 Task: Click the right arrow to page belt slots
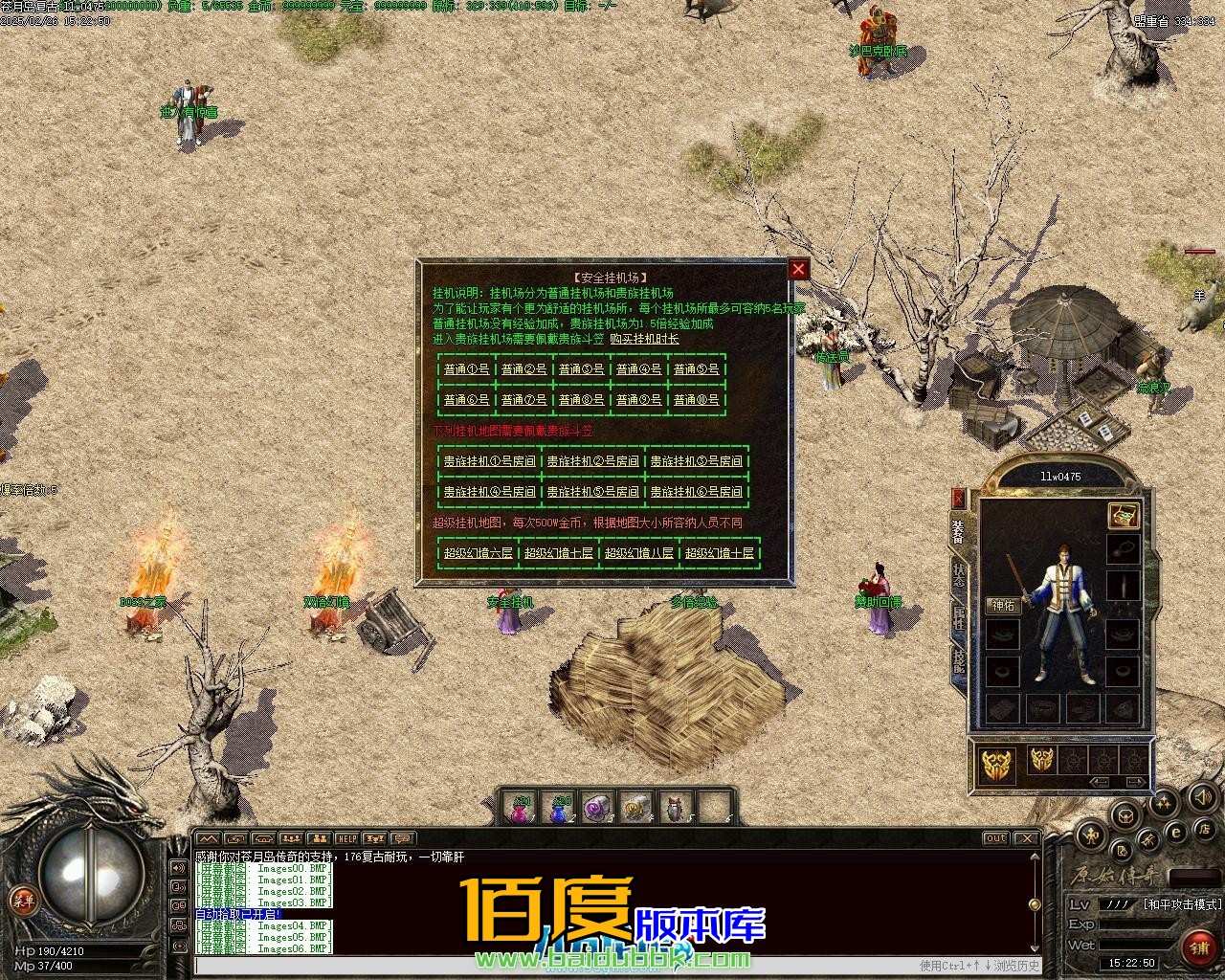[1135, 783]
